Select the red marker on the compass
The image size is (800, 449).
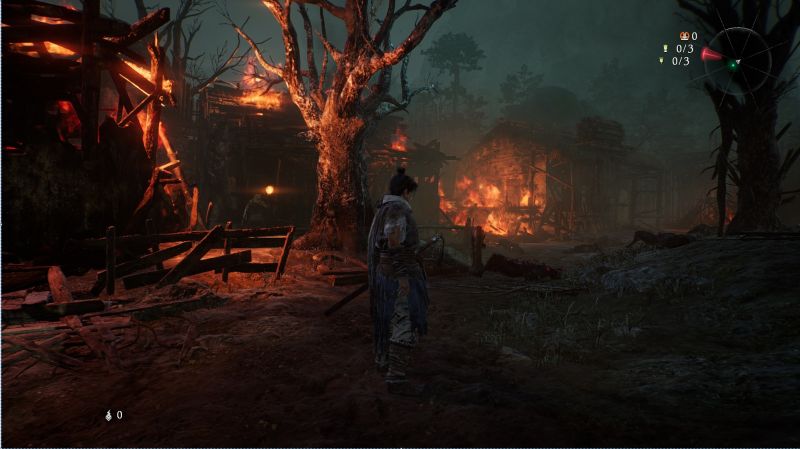711,54
